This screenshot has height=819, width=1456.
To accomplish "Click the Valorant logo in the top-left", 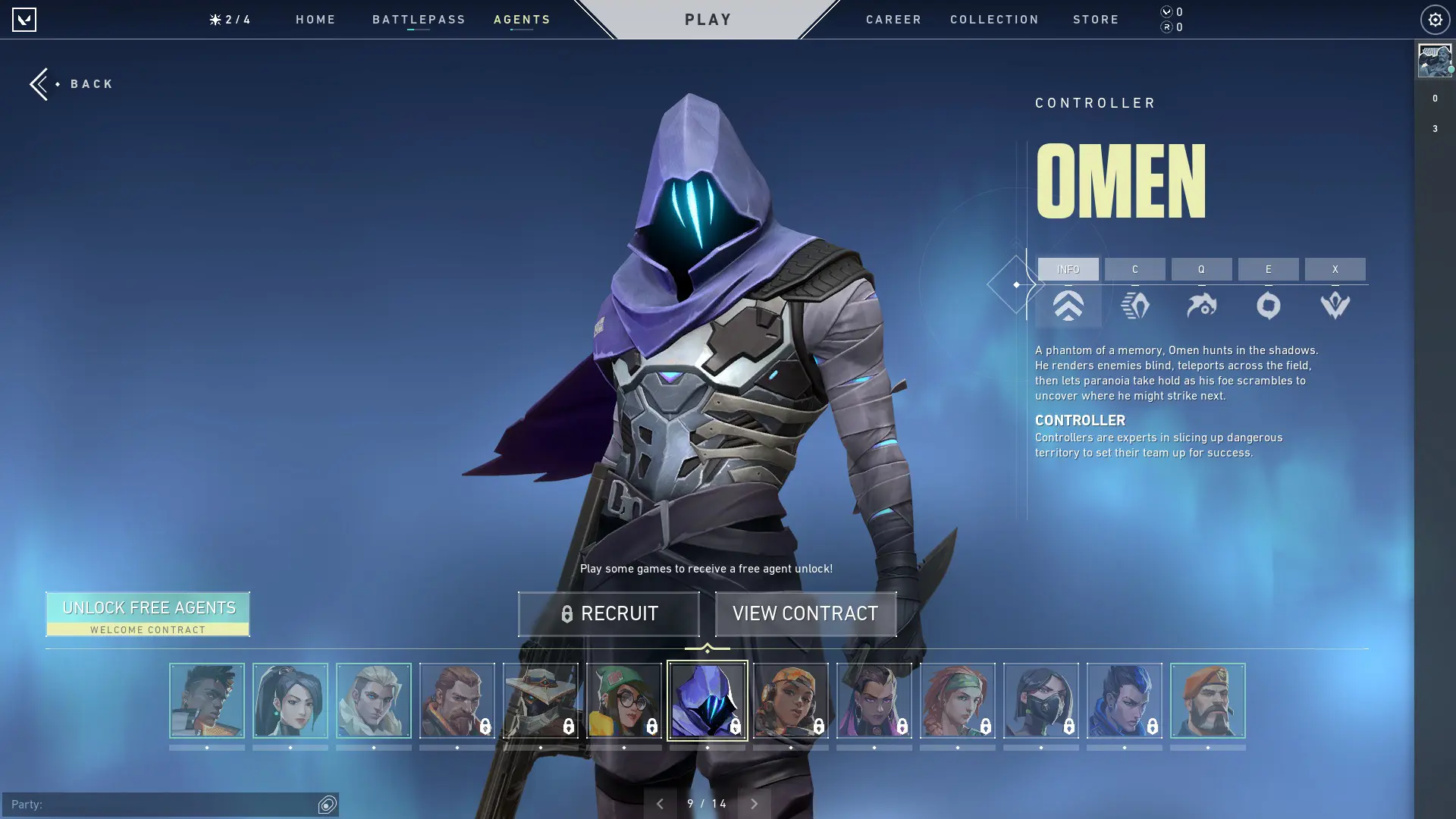I will tap(25, 19).
